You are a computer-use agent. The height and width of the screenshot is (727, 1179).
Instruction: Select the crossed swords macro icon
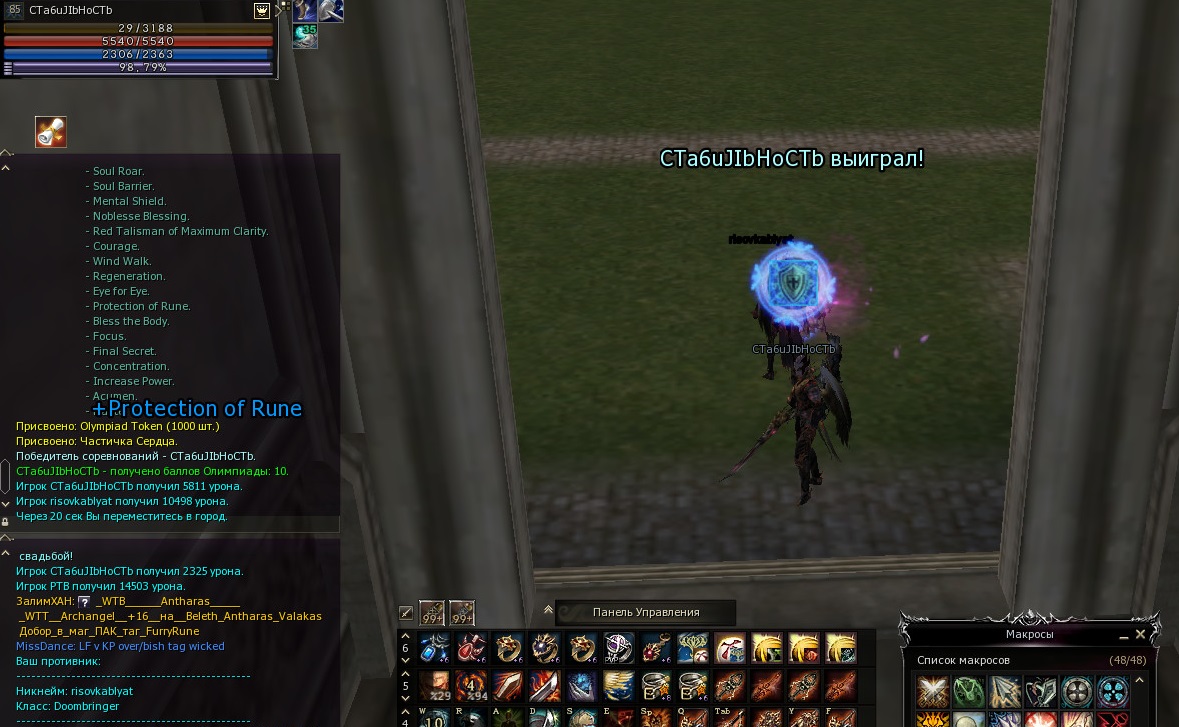click(x=933, y=691)
